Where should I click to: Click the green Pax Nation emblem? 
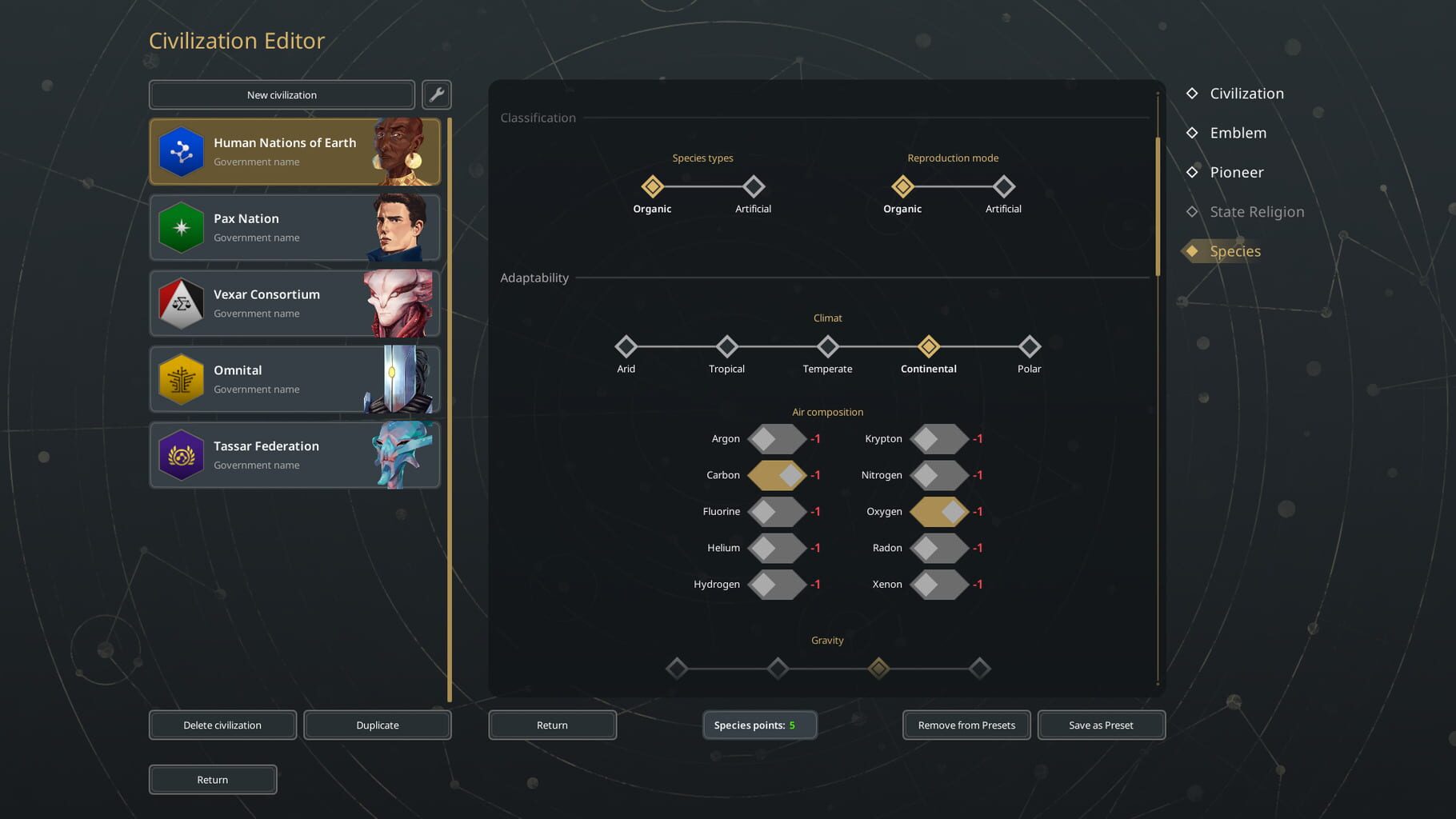(181, 227)
